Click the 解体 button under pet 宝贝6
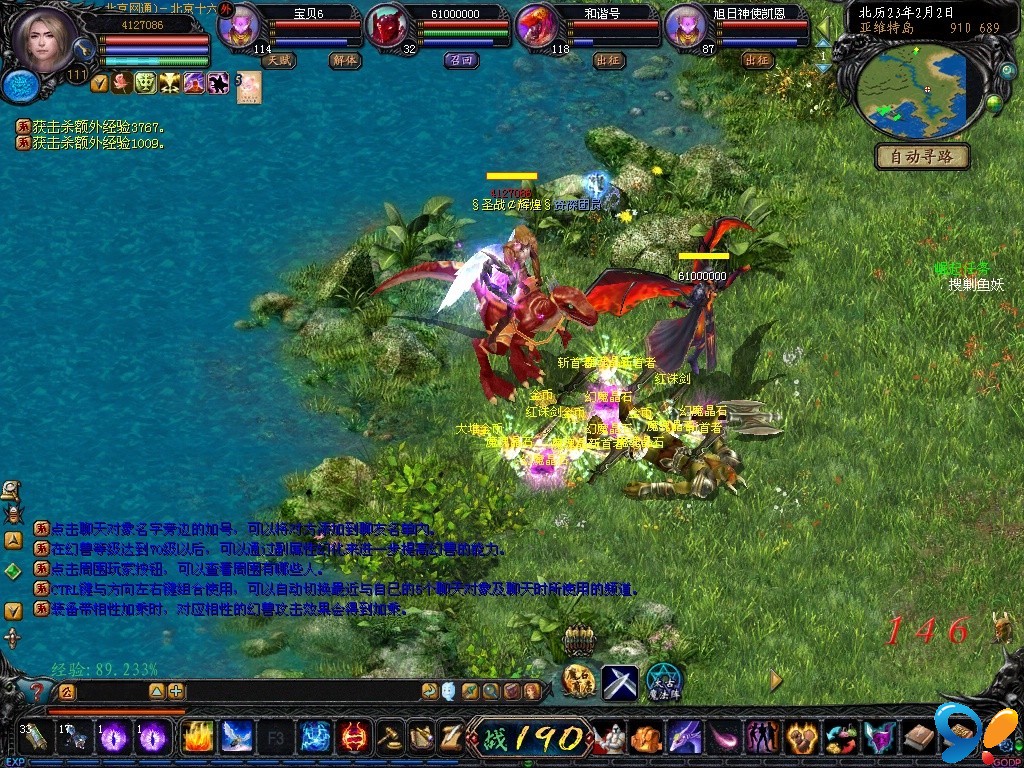The width and height of the screenshot is (1024, 768). (344, 60)
